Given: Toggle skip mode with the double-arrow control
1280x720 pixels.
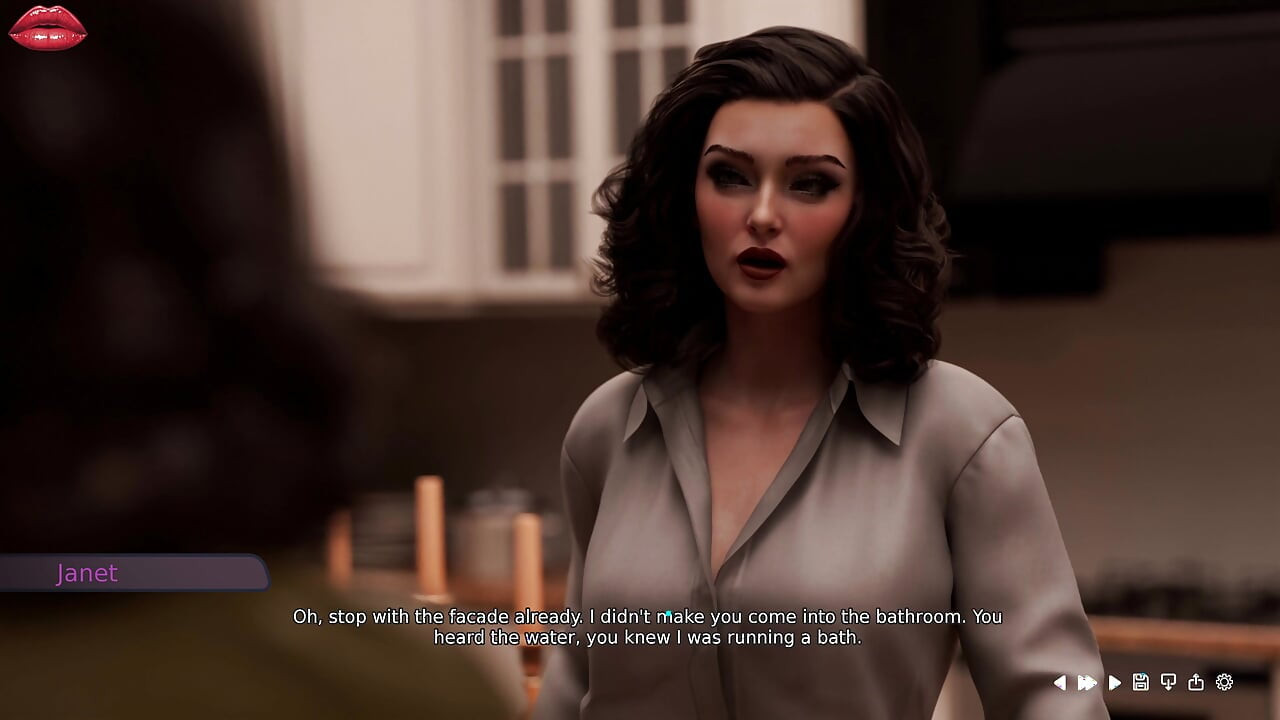Looking at the screenshot, I should tap(1087, 682).
